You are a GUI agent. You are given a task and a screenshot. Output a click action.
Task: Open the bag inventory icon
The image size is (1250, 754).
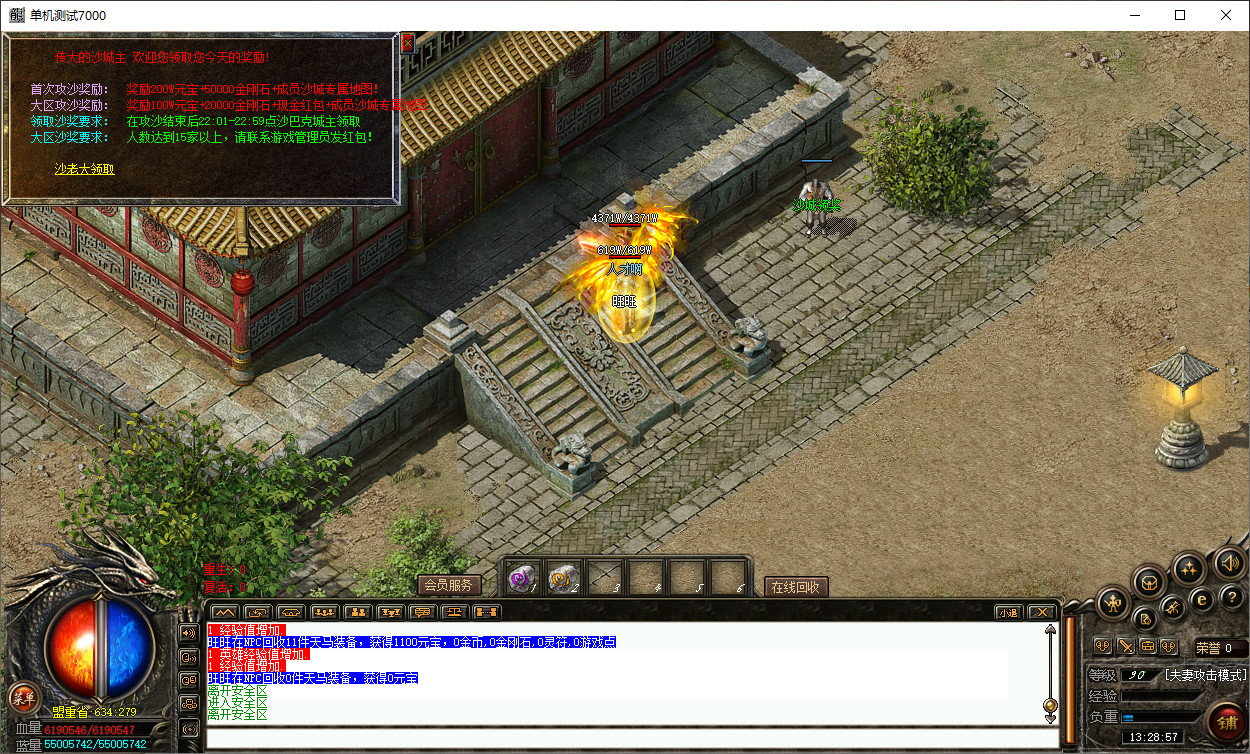pyautogui.click(x=1150, y=581)
